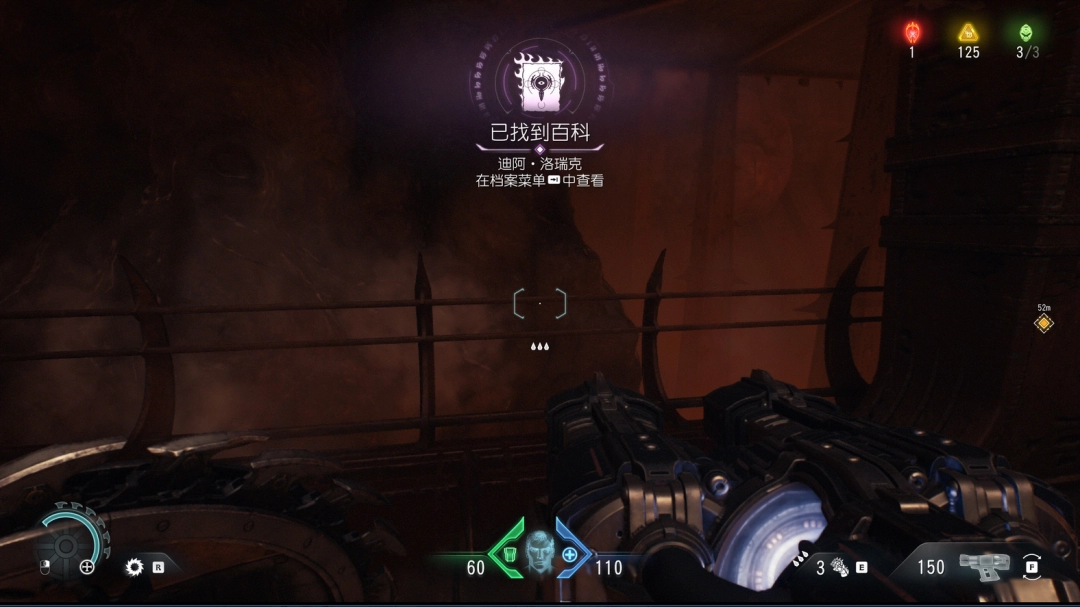Select the red ruby resource icon
The height and width of the screenshot is (607, 1080).
pos(912,32)
